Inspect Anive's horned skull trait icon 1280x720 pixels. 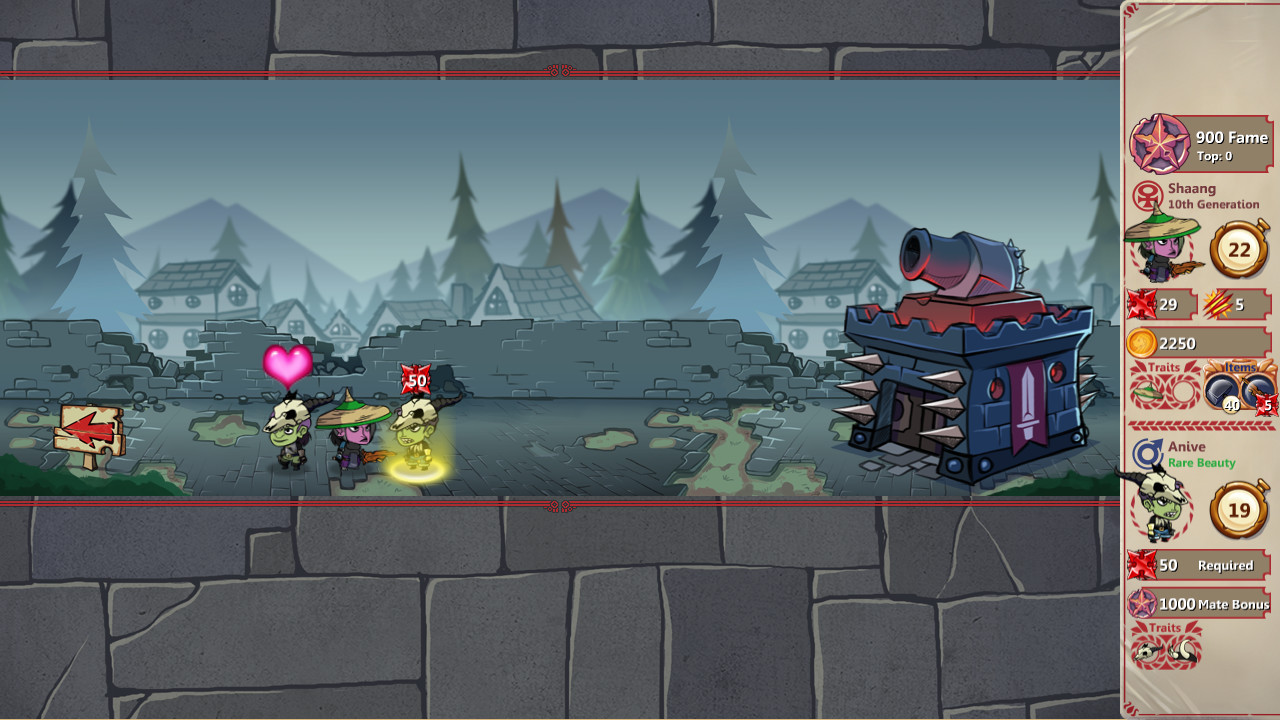[1148, 652]
